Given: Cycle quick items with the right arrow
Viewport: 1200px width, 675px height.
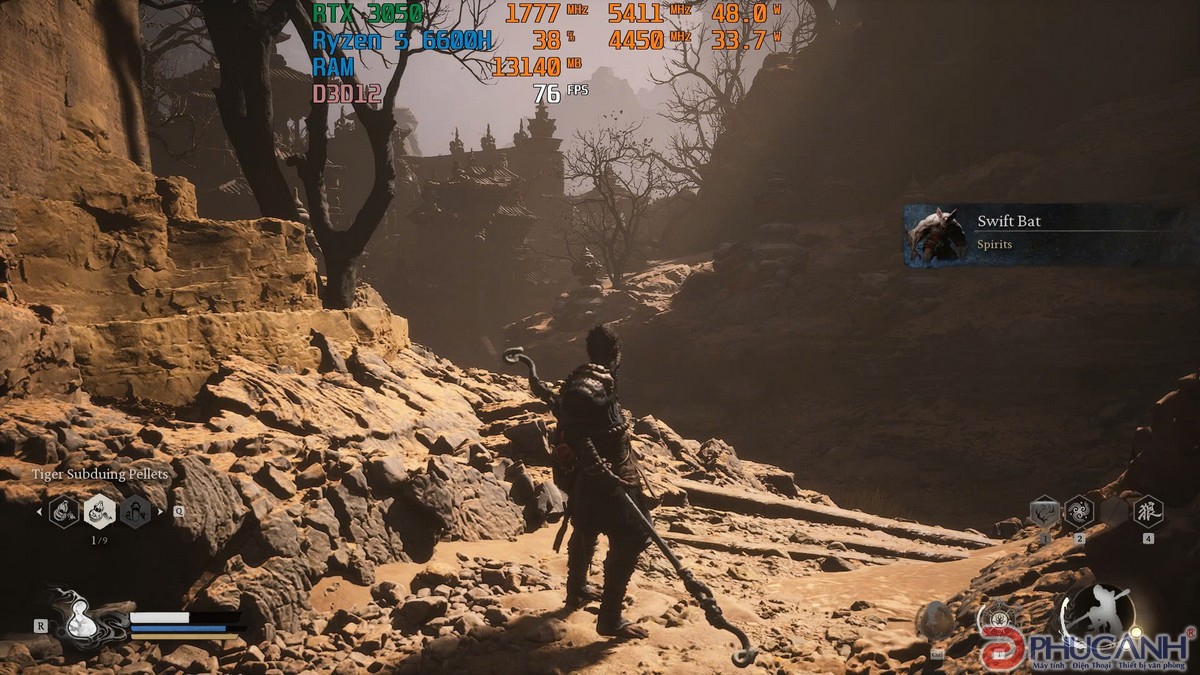Looking at the screenshot, I should (159, 512).
